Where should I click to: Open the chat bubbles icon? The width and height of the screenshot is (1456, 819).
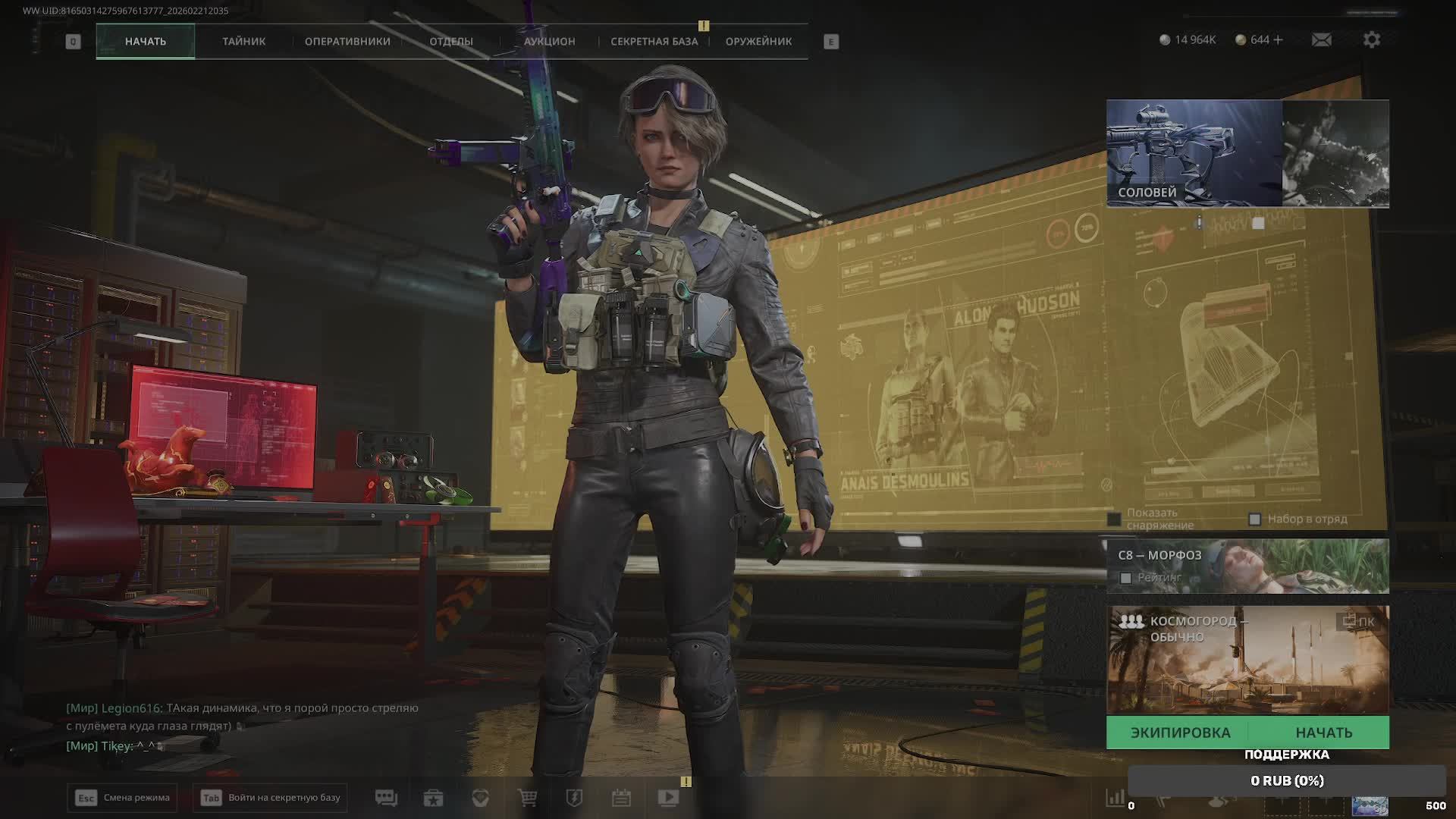pos(386,798)
